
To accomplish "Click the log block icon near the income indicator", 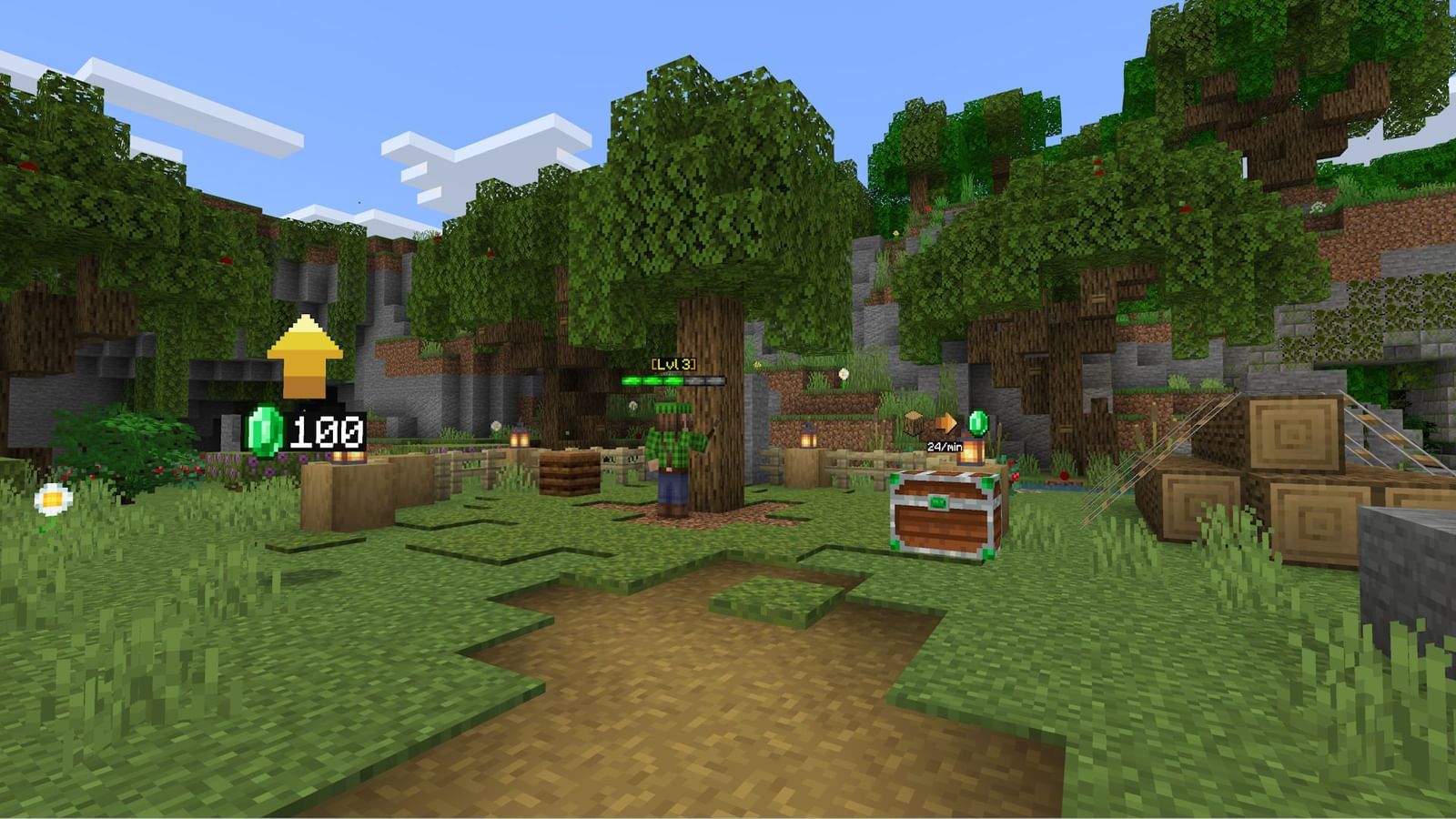I will click(x=914, y=421).
